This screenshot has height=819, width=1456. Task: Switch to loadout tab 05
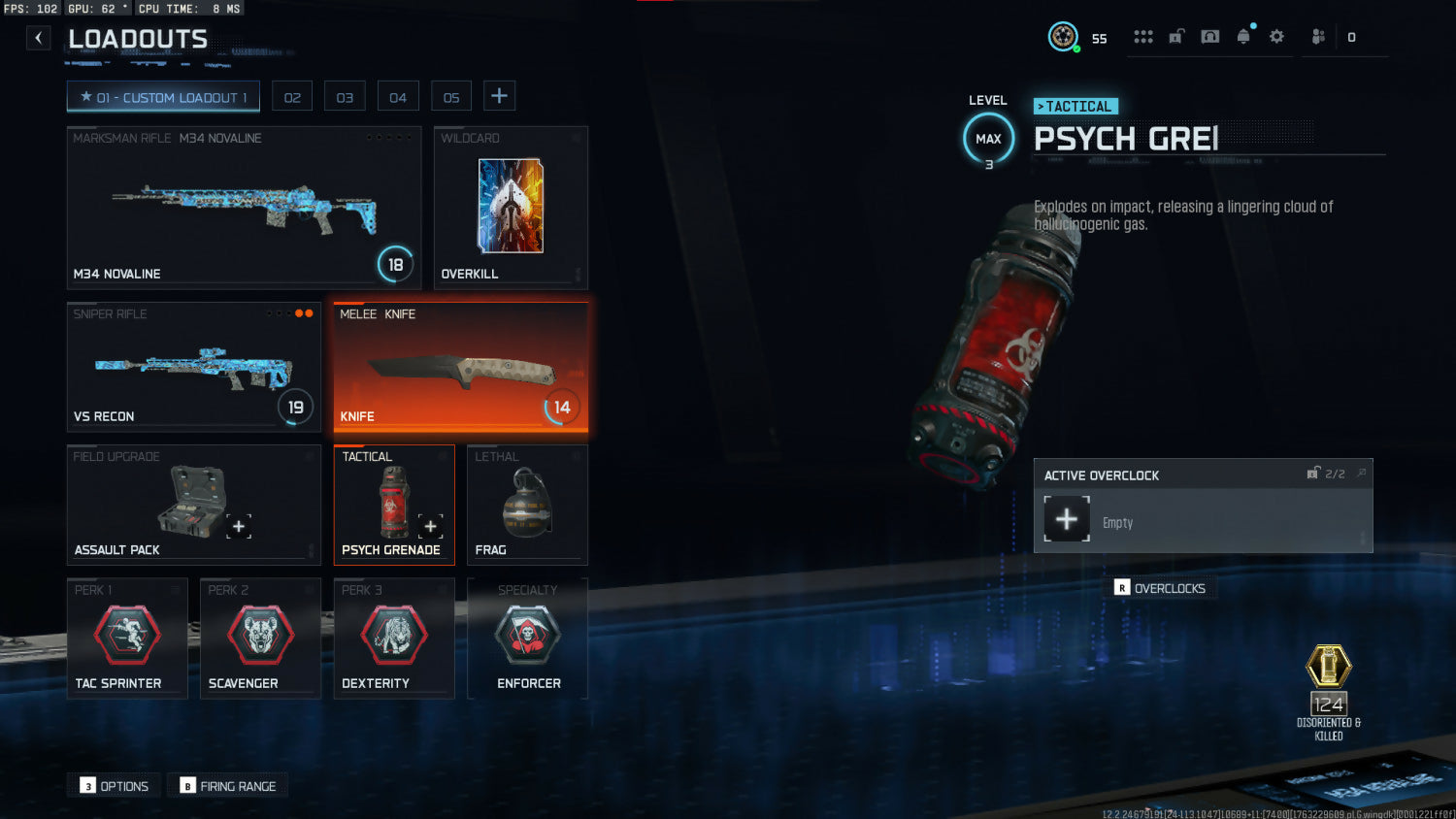[x=451, y=97]
